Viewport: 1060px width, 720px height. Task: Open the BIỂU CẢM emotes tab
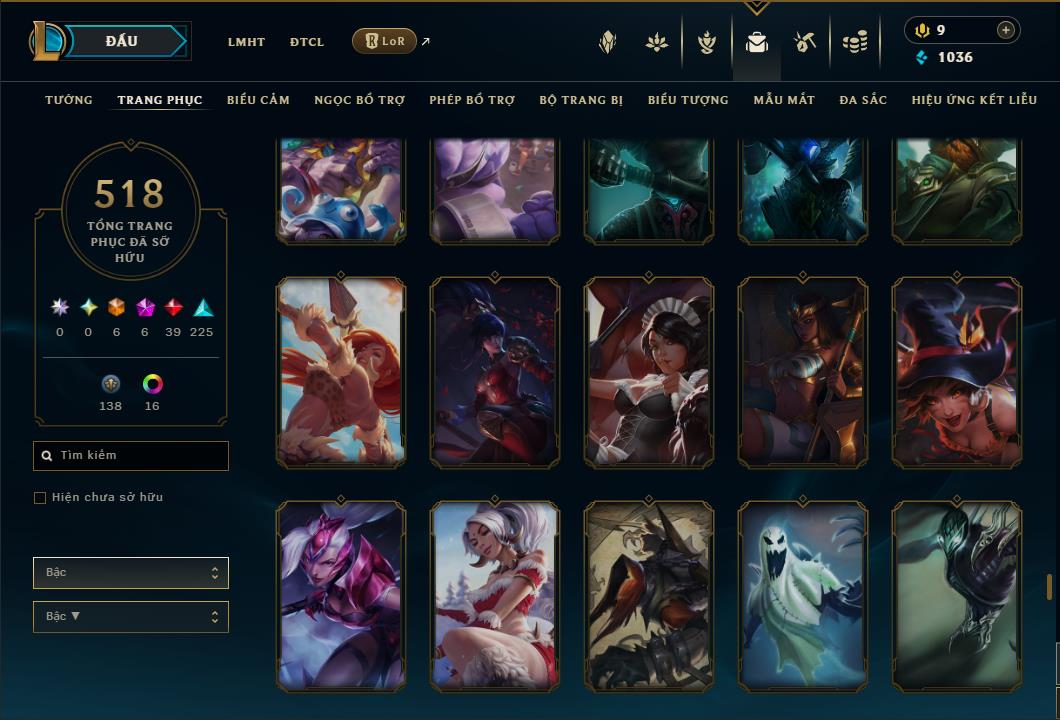258,100
